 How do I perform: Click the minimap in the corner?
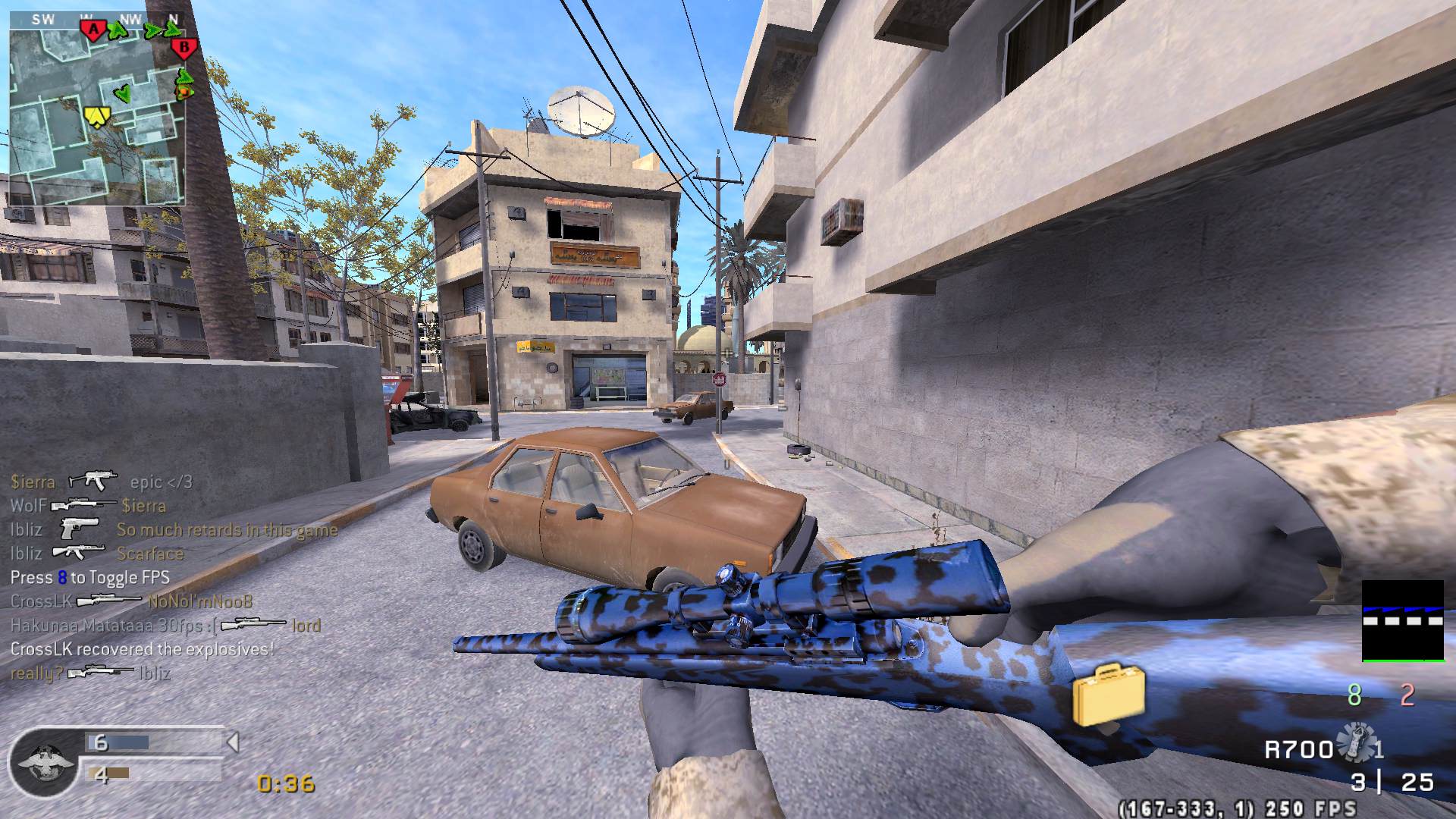97,110
